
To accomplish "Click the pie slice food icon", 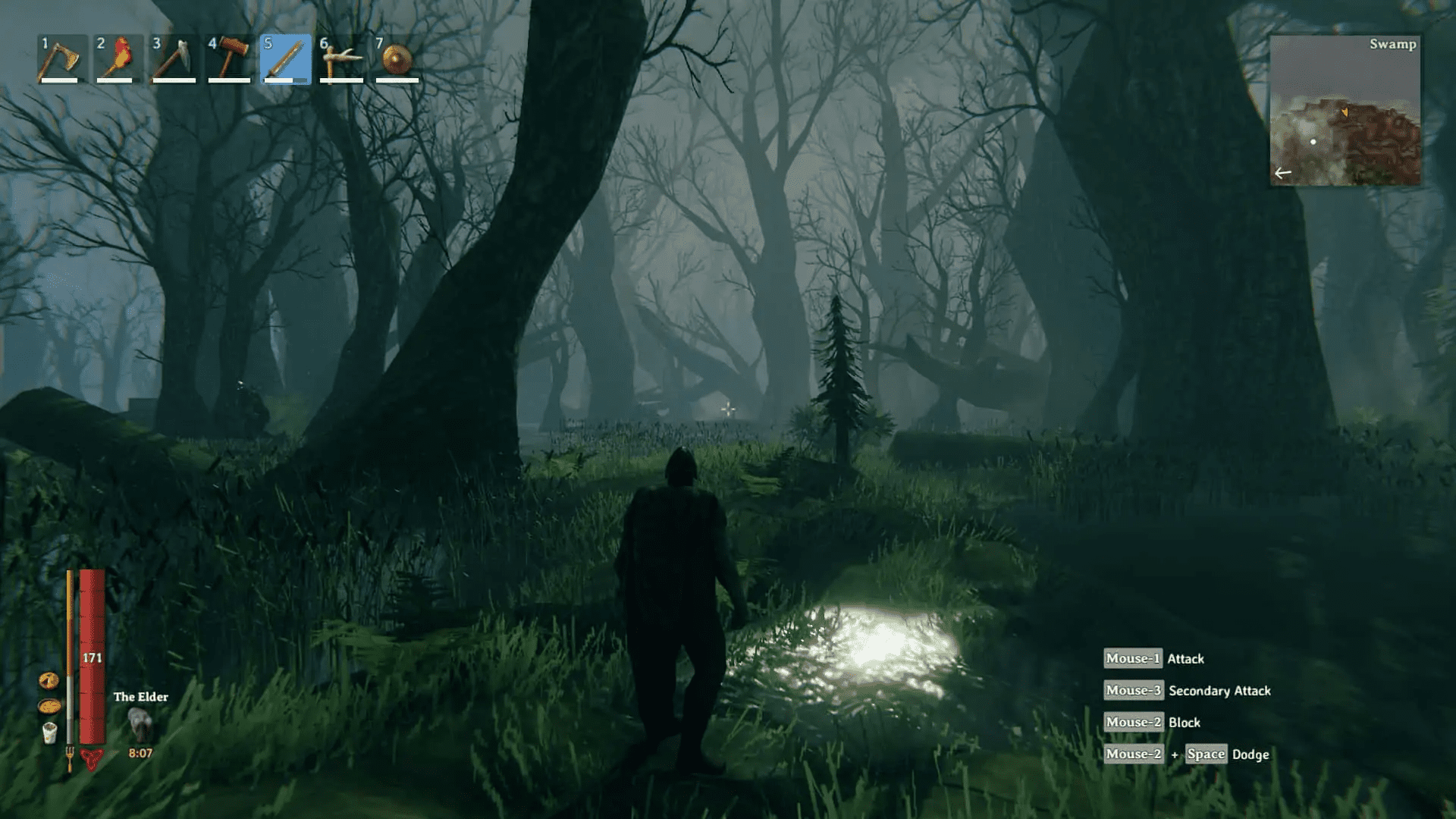I will click(49, 679).
